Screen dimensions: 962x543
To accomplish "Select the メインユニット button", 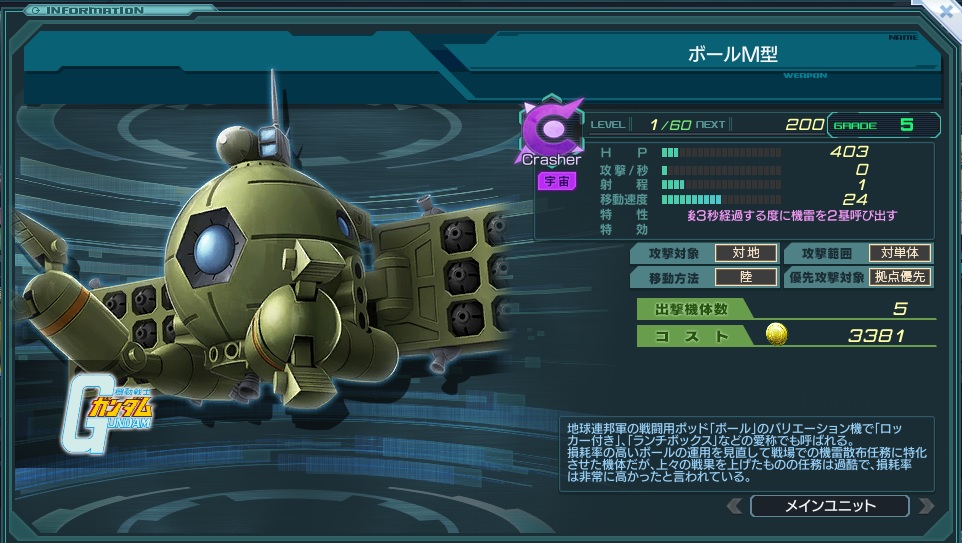I will point(829,506).
